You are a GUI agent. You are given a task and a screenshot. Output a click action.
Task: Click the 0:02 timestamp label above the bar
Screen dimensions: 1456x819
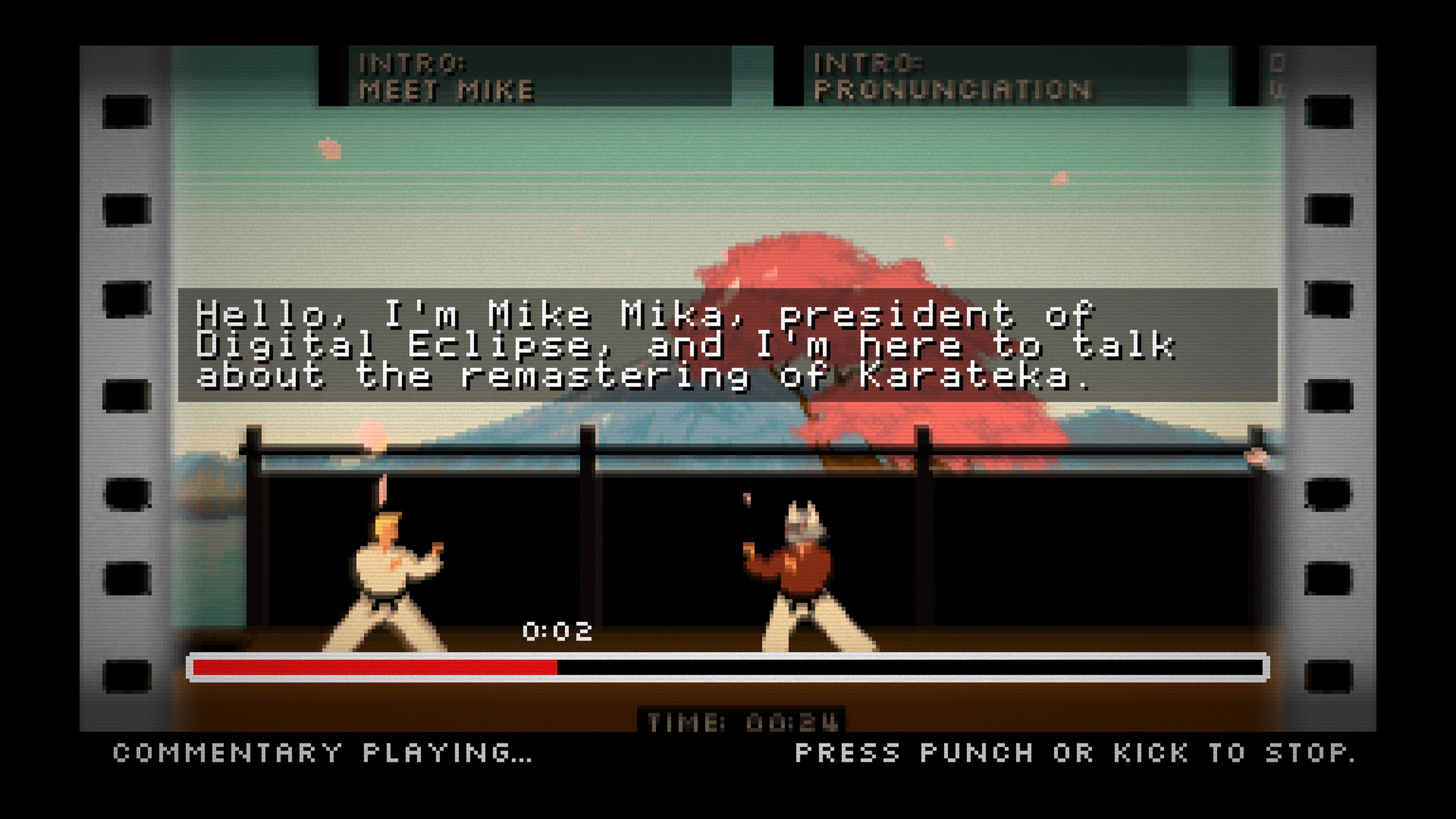559,632
